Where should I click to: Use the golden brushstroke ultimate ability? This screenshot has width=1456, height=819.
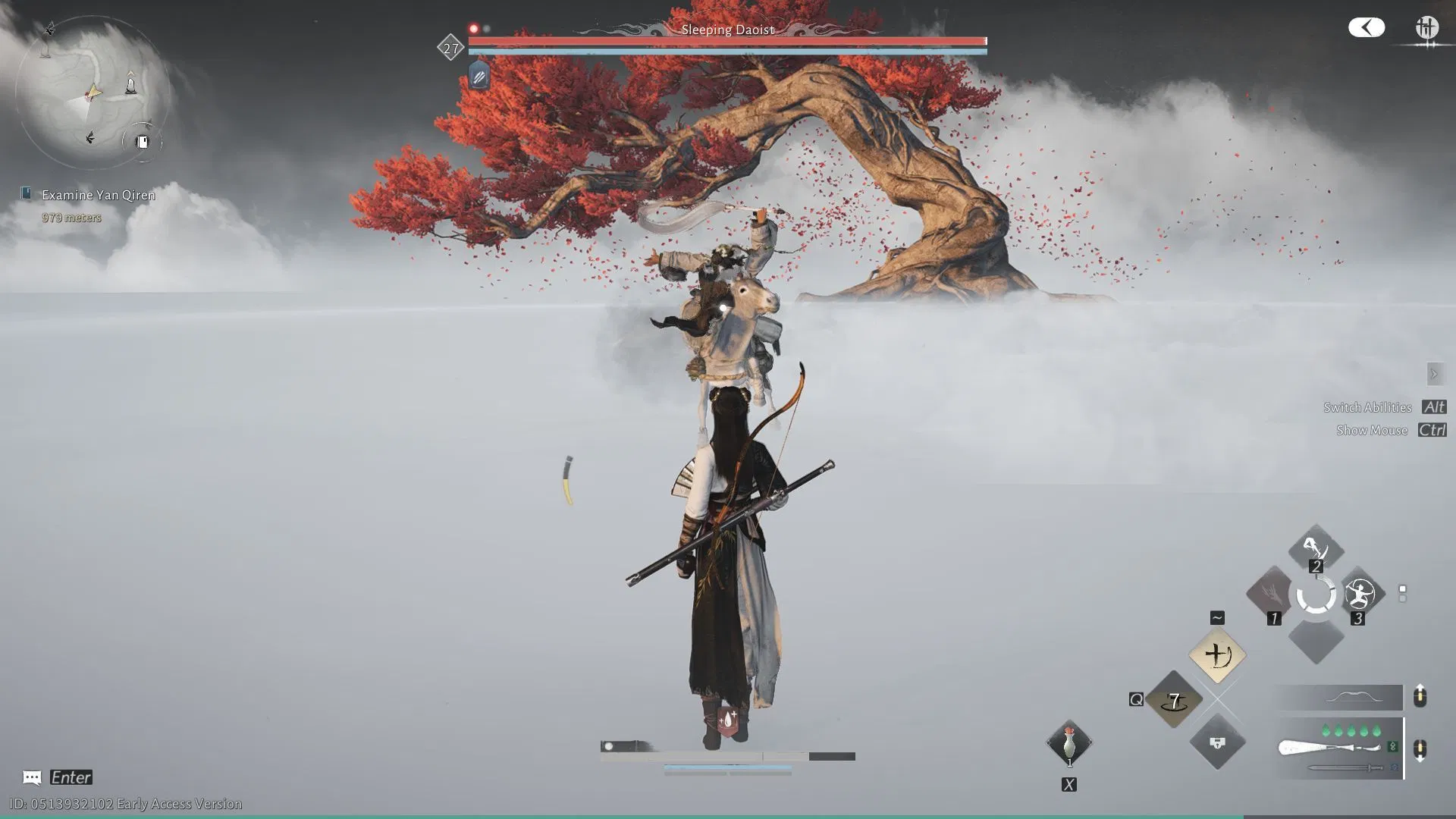tap(1217, 655)
